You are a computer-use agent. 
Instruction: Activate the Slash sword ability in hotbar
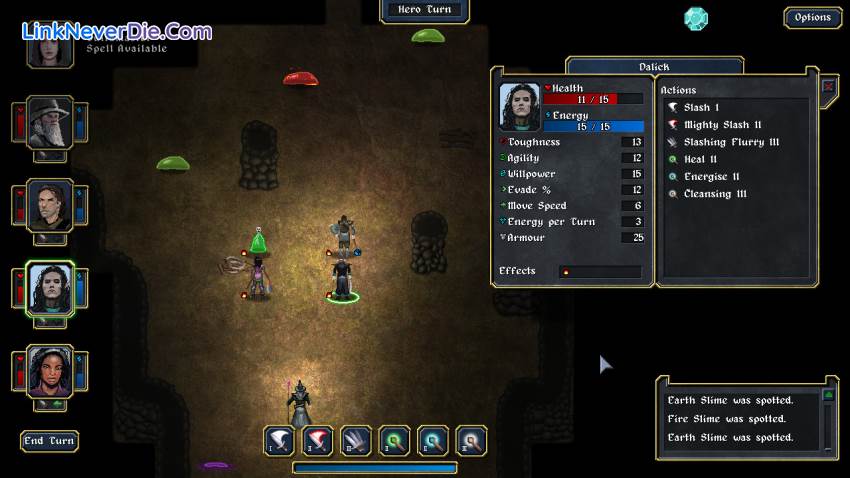click(x=279, y=440)
